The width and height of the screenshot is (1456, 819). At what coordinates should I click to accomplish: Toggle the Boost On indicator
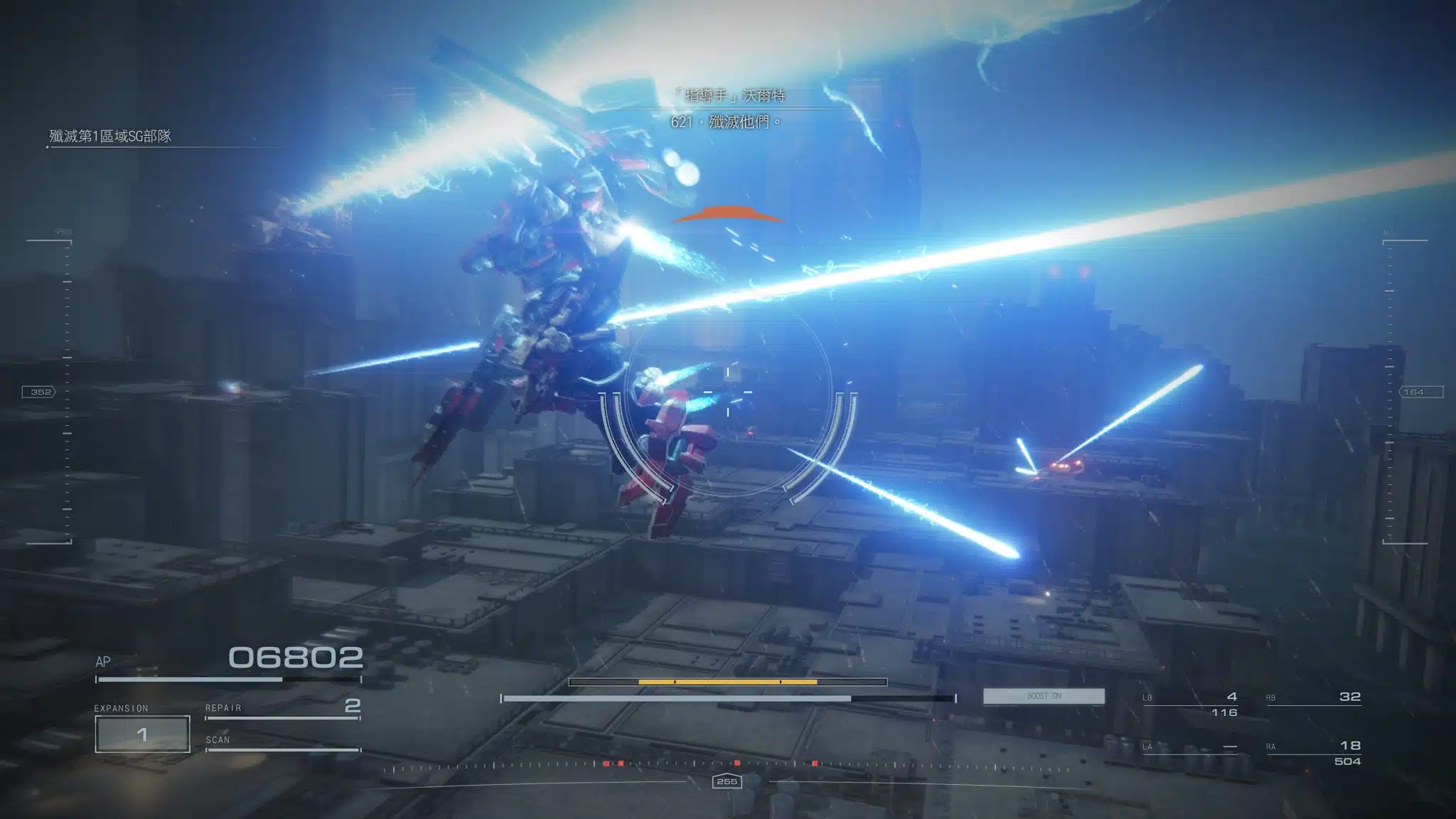click(1044, 696)
